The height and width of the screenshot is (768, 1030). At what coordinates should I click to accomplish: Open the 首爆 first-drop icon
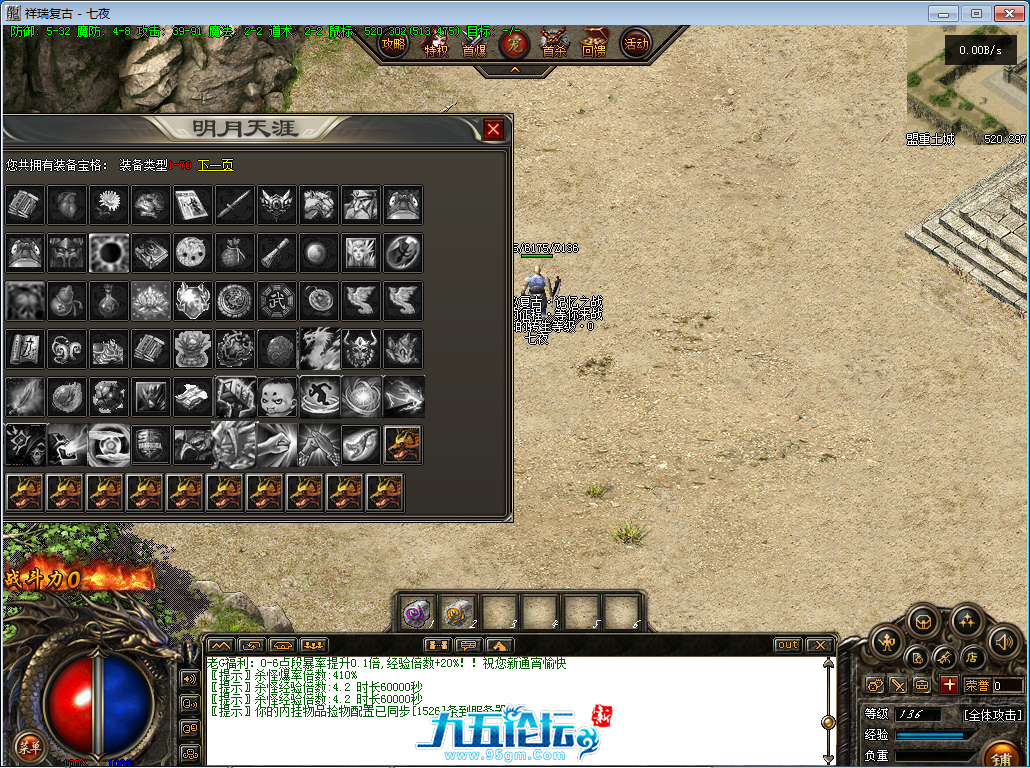point(474,44)
